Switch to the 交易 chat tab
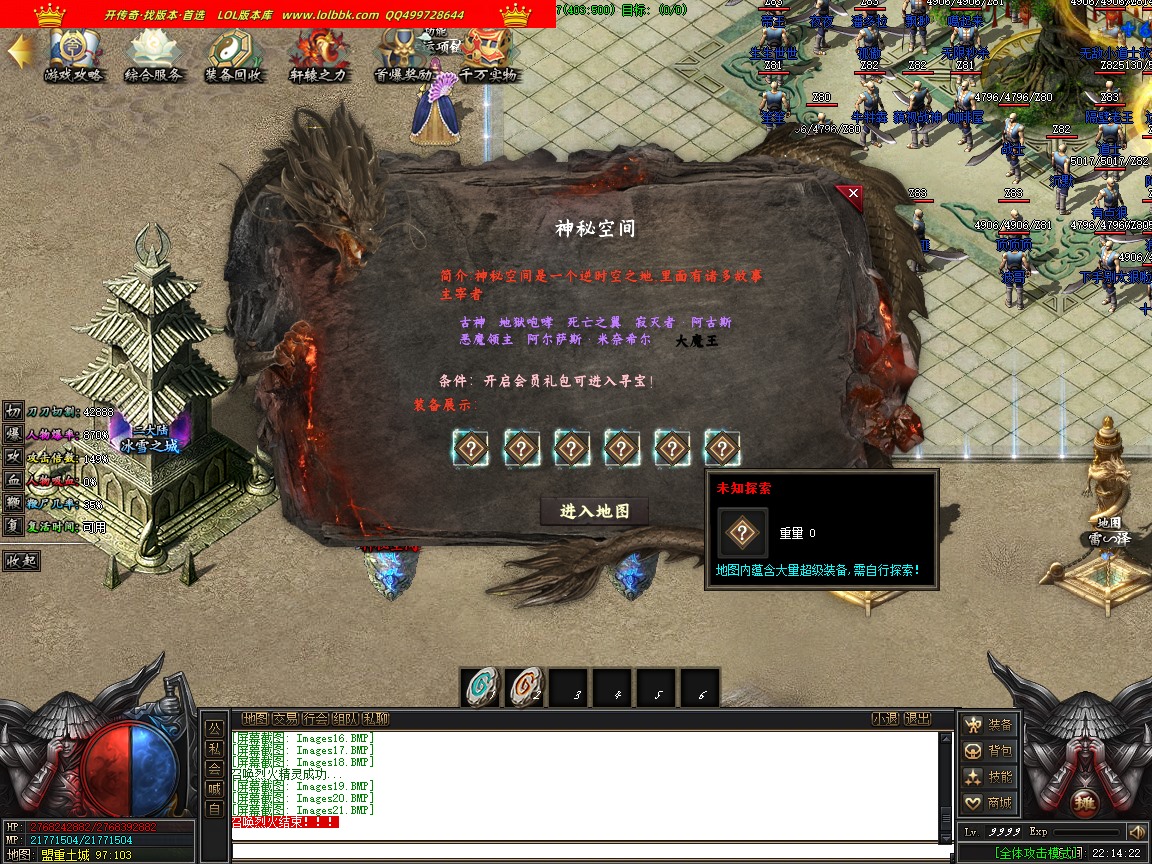 pyautogui.click(x=286, y=718)
